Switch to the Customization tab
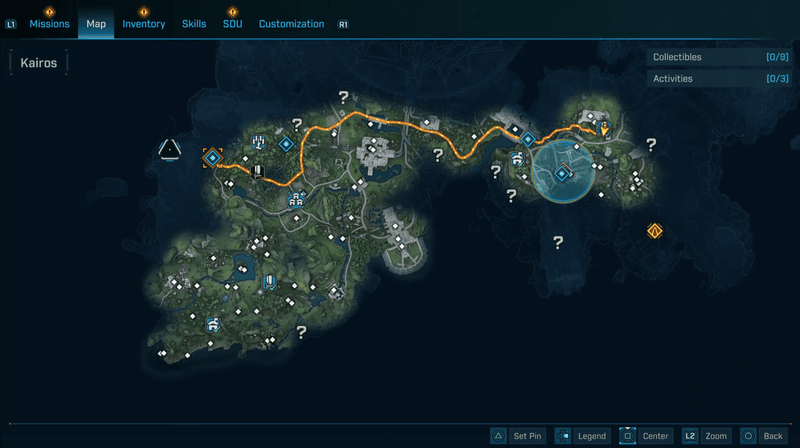Viewport: 800px width, 448px height. pyautogui.click(x=291, y=24)
